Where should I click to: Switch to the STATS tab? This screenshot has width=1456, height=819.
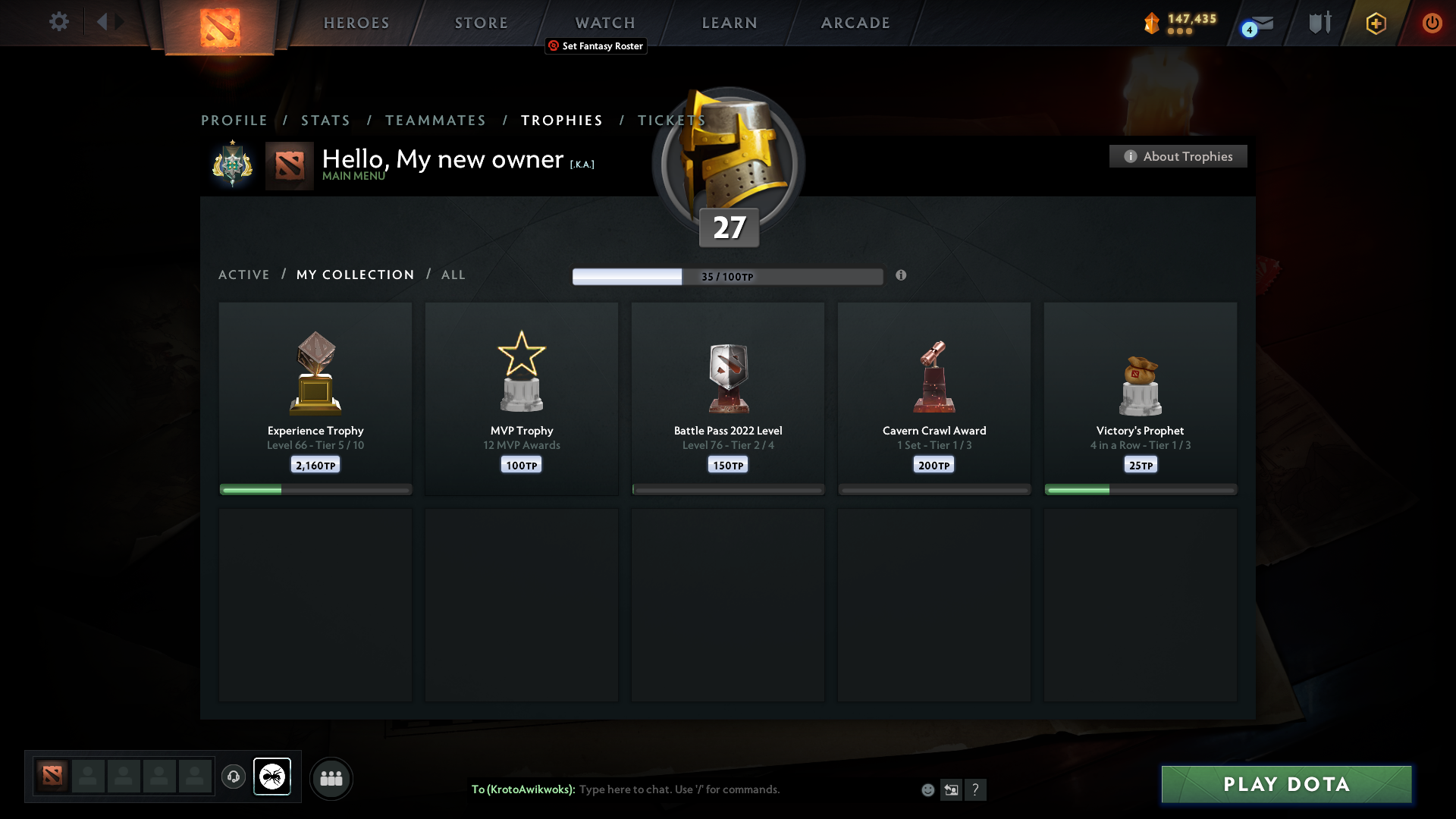tap(325, 120)
